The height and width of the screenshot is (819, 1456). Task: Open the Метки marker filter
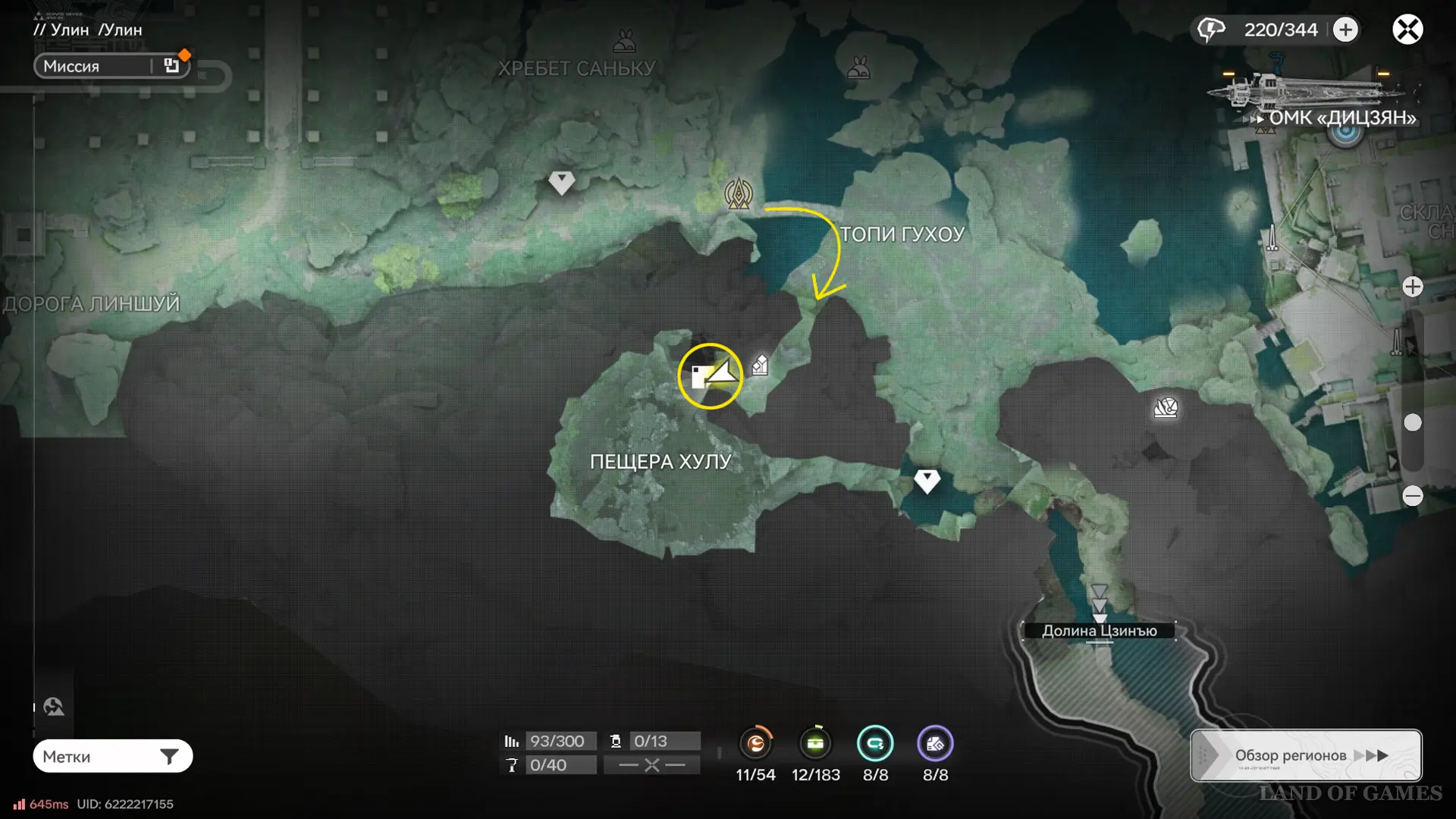(112, 756)
